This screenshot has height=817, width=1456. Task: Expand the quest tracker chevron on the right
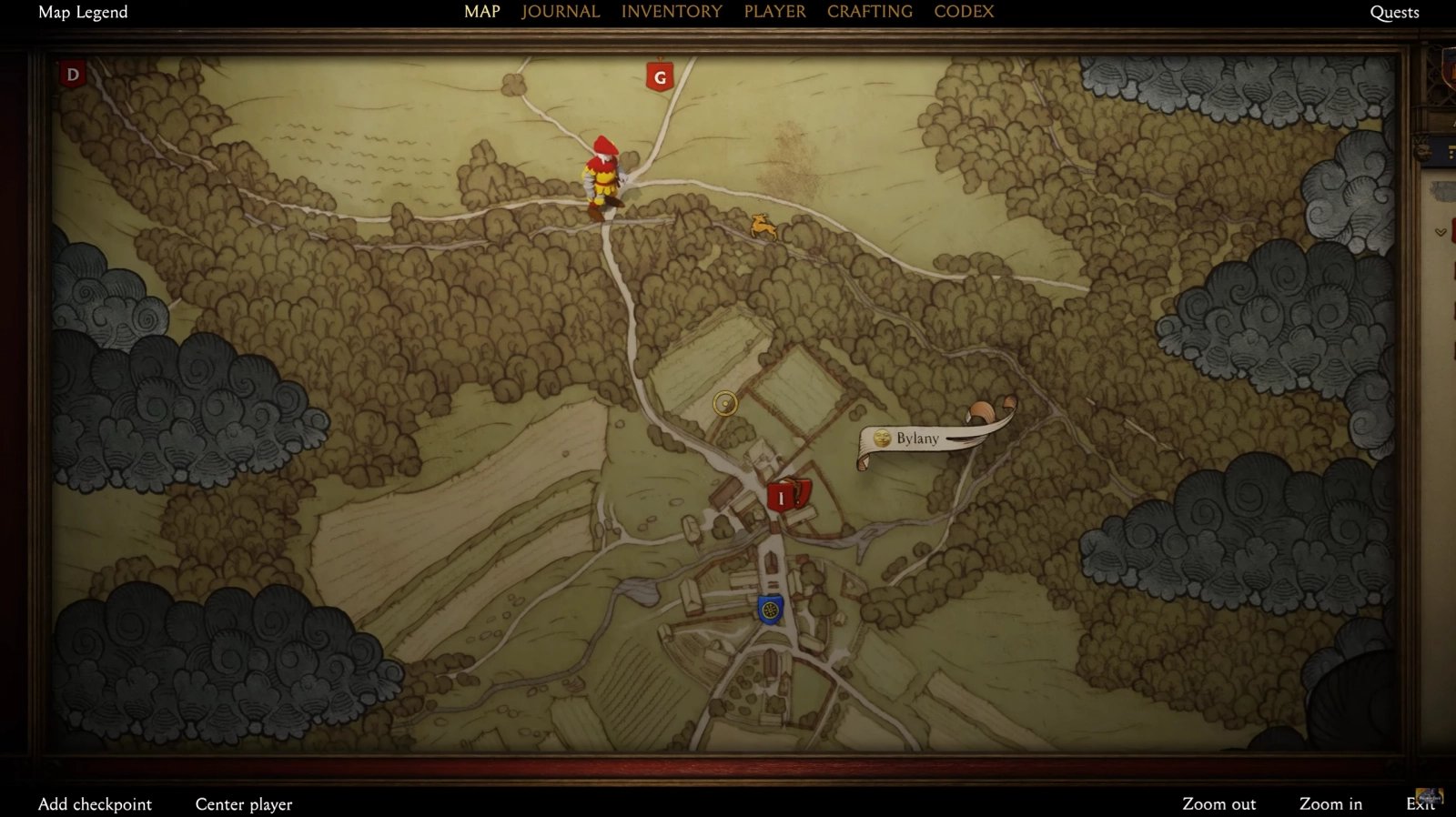1441,231
